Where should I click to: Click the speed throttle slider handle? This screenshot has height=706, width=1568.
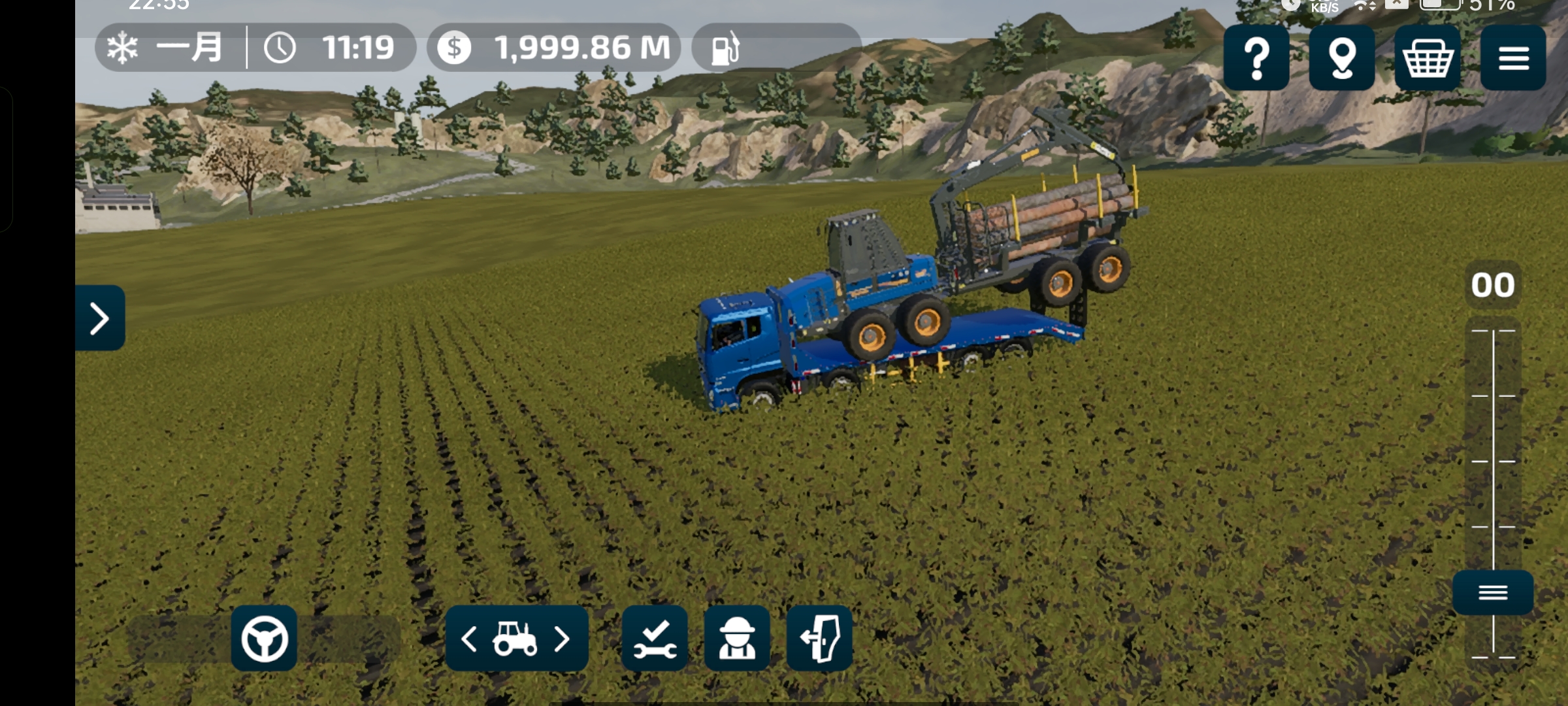(1493, 592)
